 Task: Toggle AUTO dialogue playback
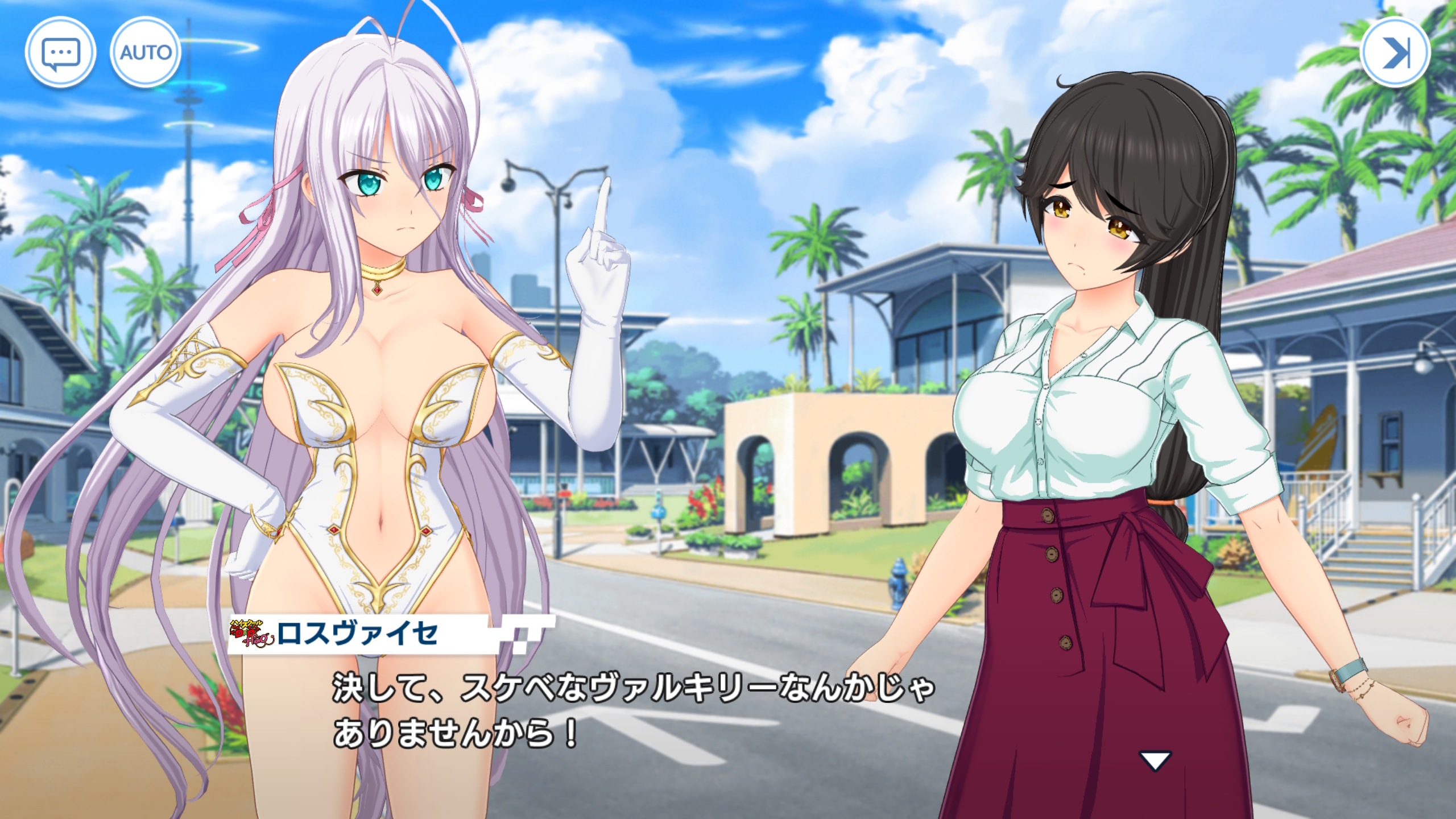tap(145, 53)
